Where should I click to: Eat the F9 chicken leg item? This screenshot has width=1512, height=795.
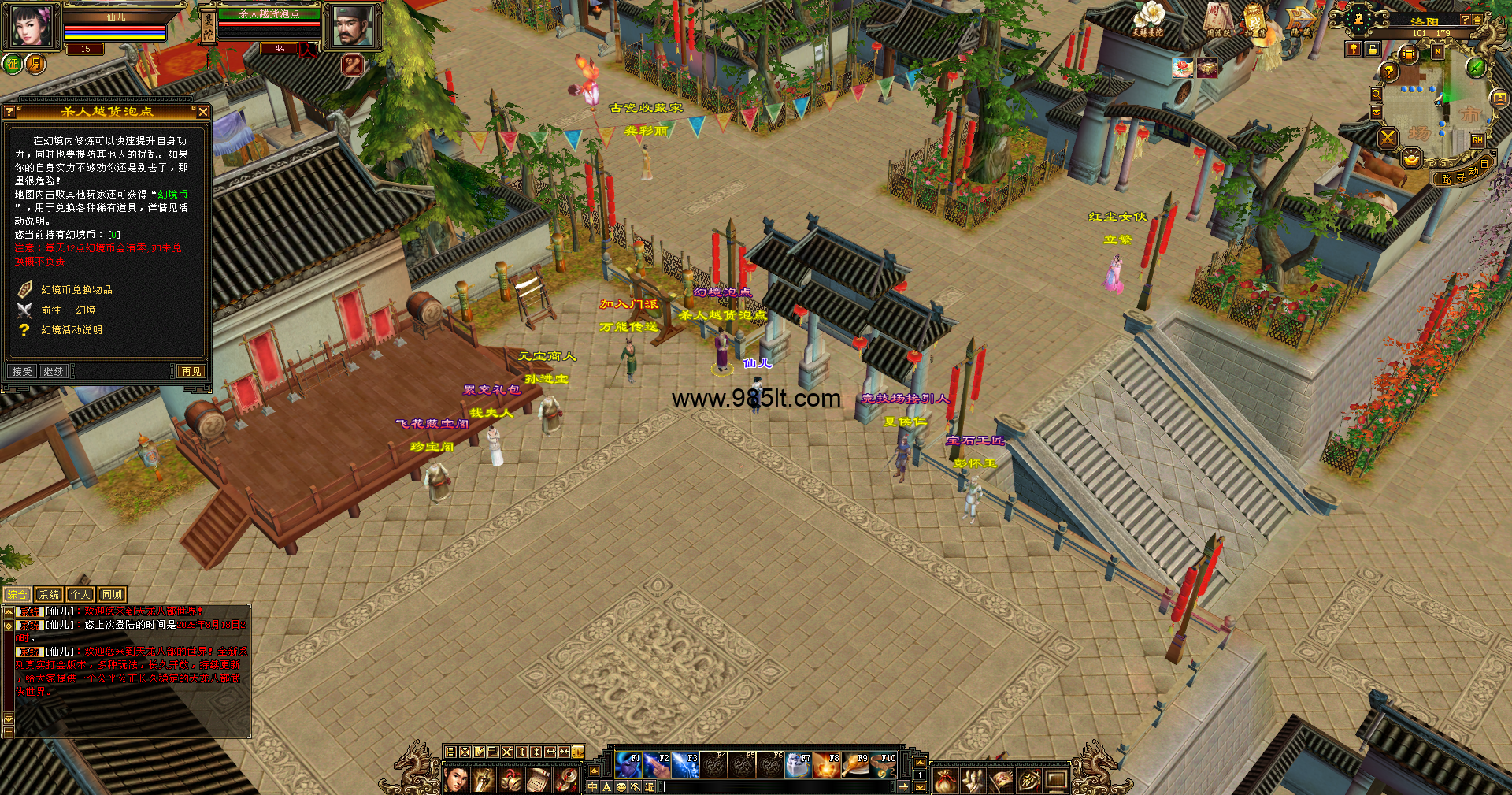(855, 765)
